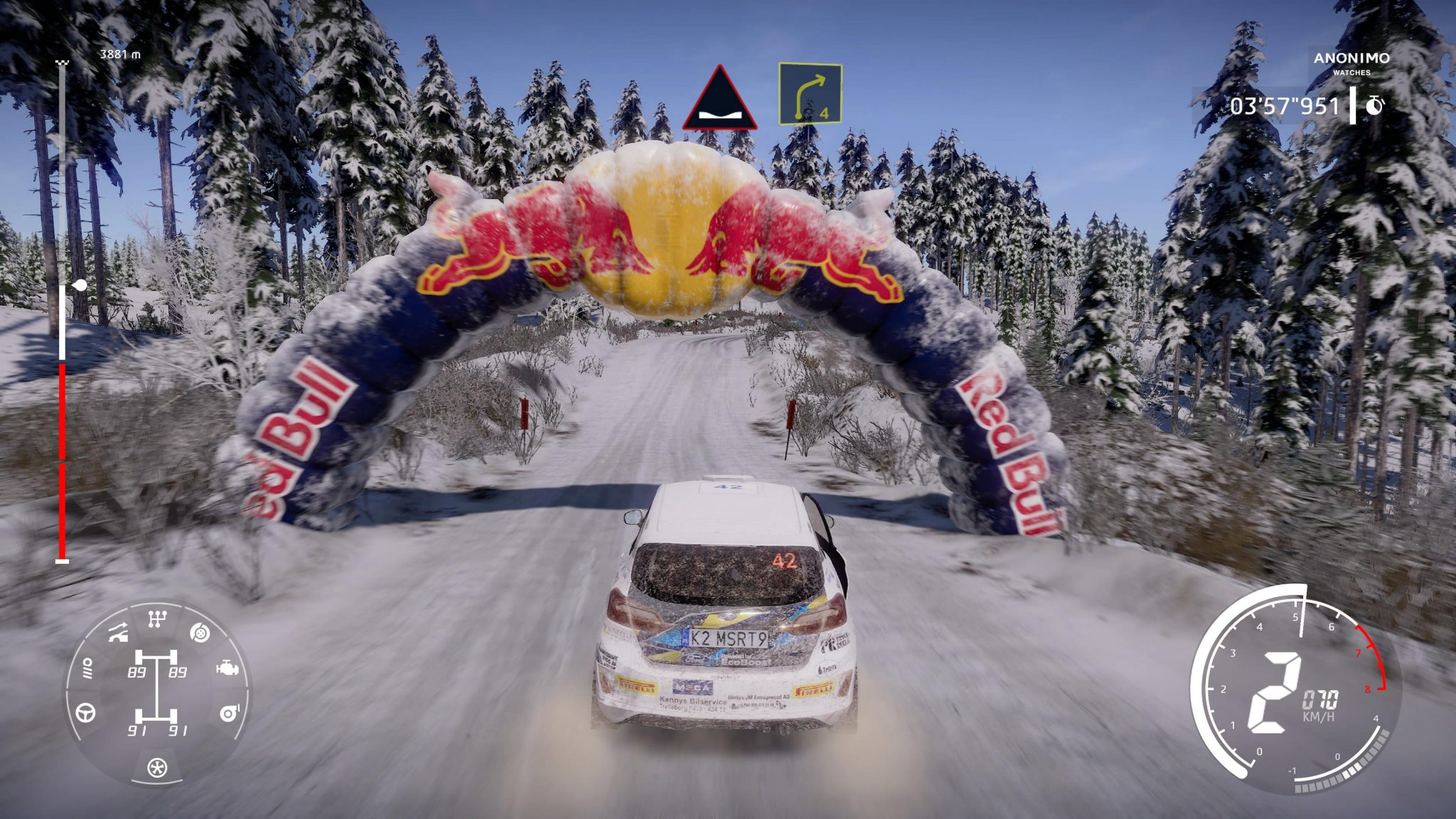Viewport: 1456px width, 819px height.
Task: Select the engine status icon
Action: pyautogui.click(x=227, y=668)
